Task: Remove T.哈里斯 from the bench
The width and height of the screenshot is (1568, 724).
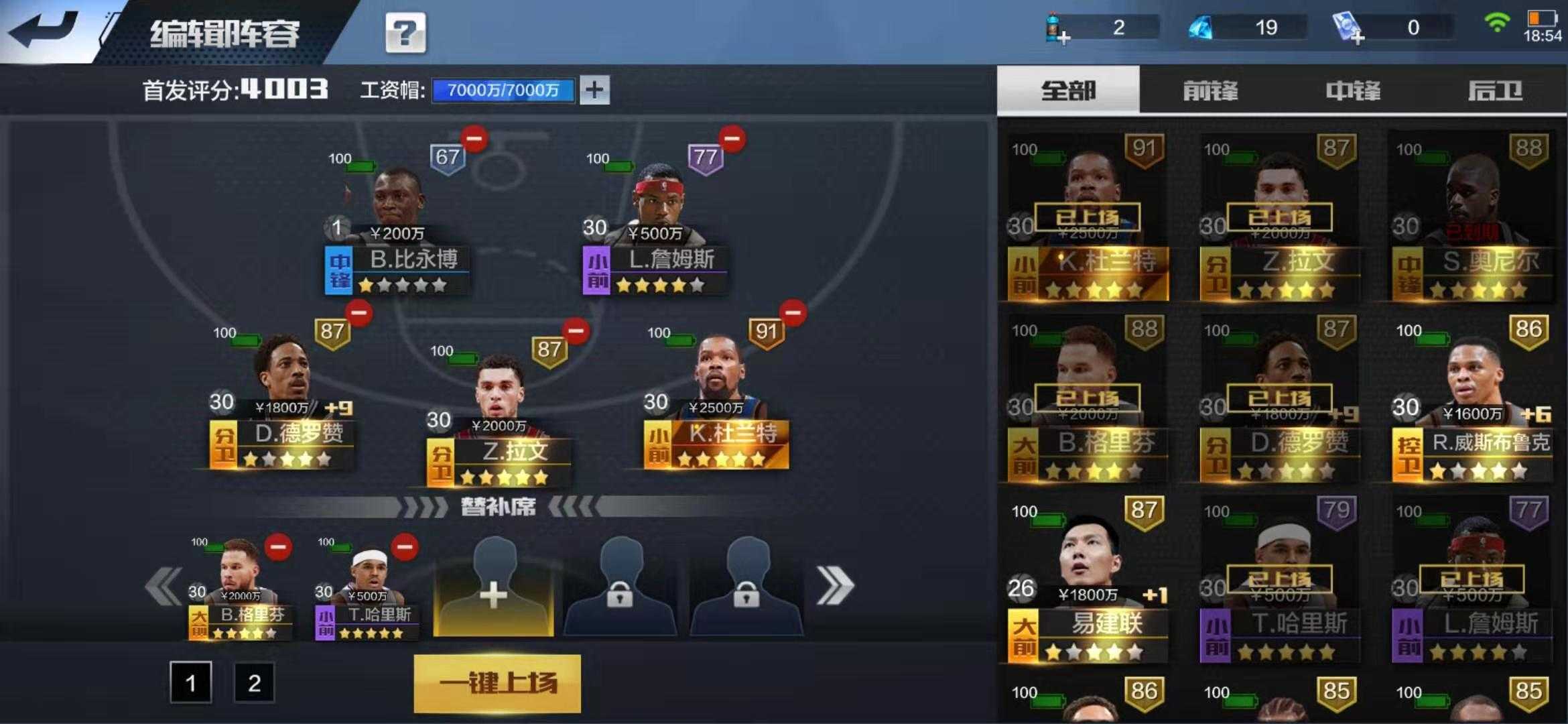Action: 405,547
